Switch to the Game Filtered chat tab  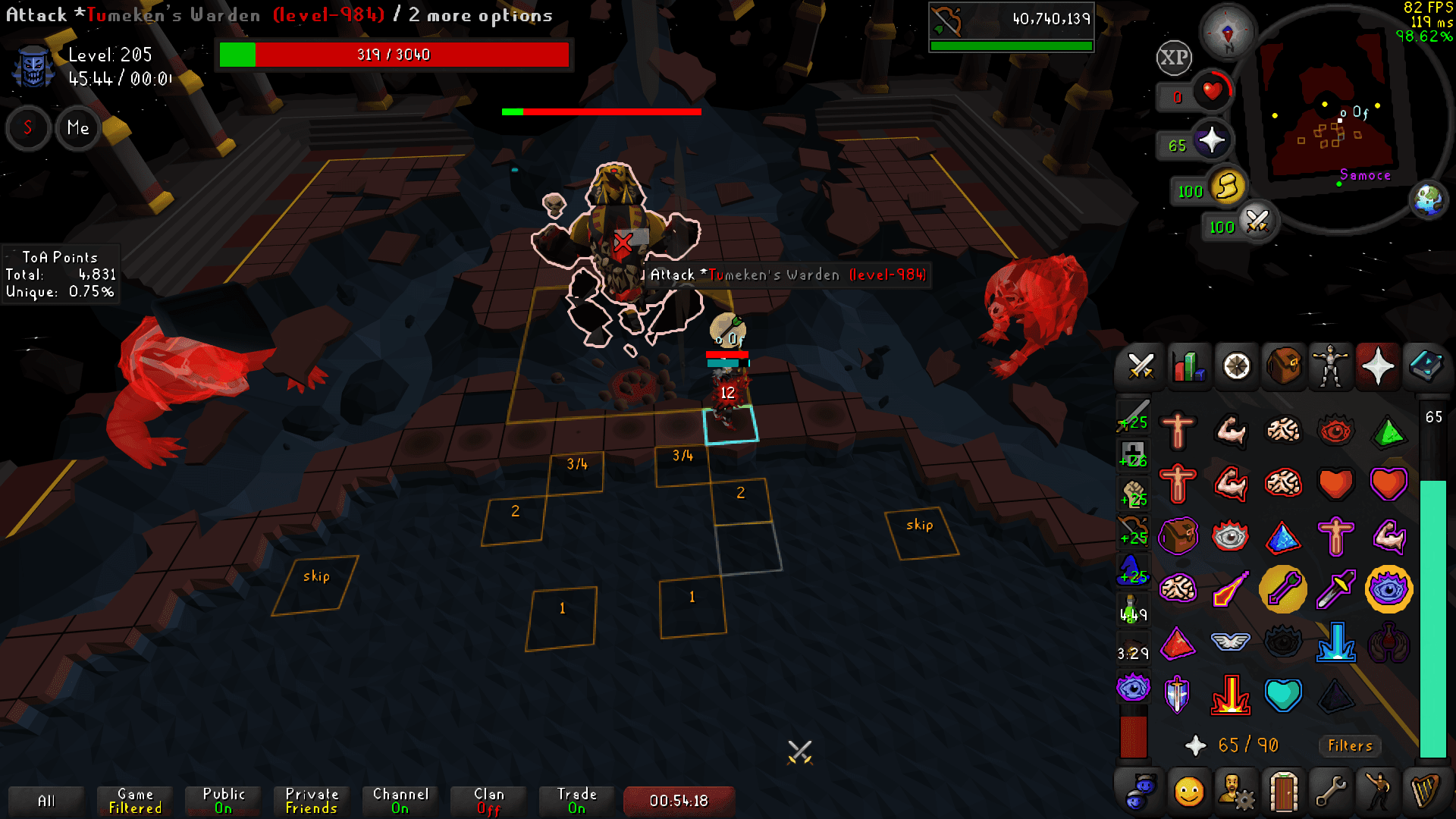(x=133, y=800)
